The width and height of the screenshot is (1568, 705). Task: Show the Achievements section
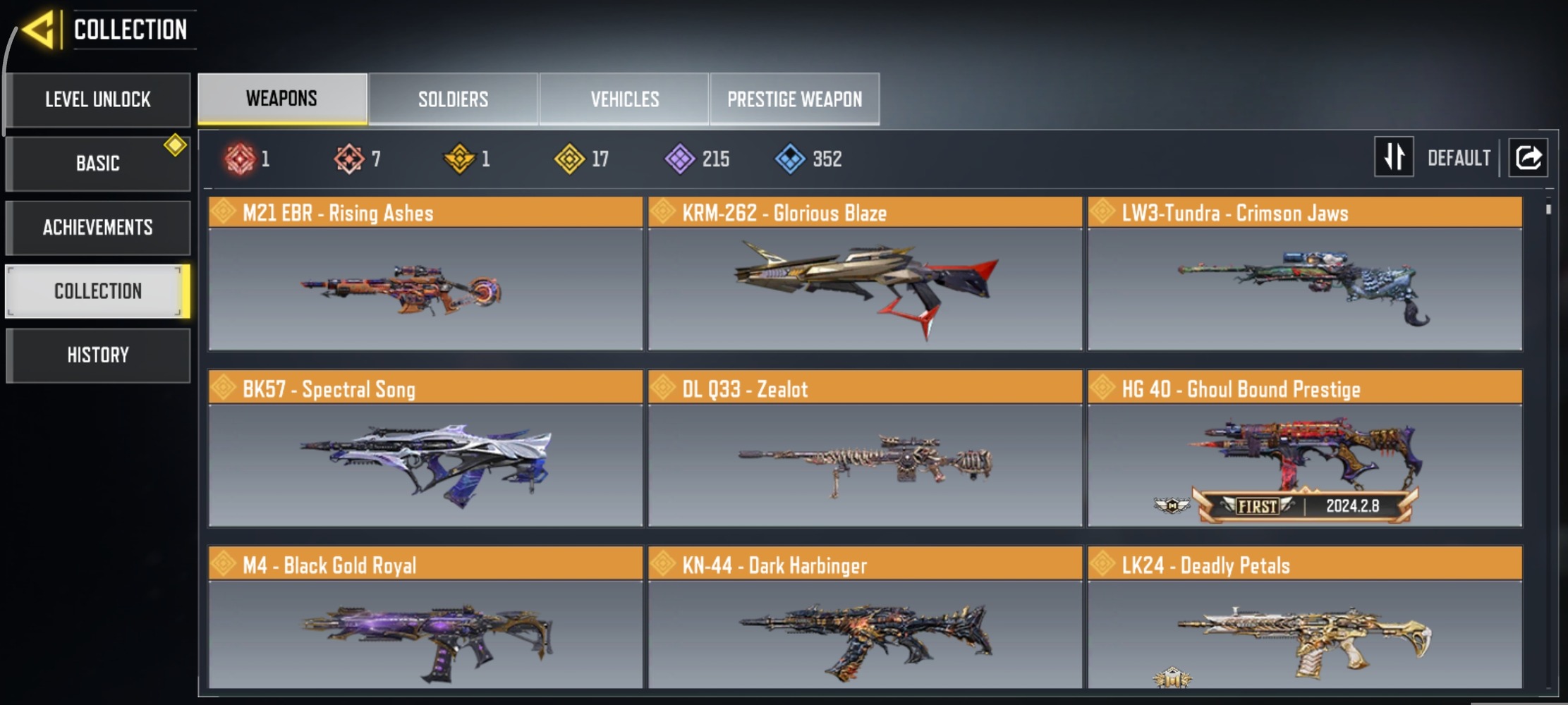98,228
